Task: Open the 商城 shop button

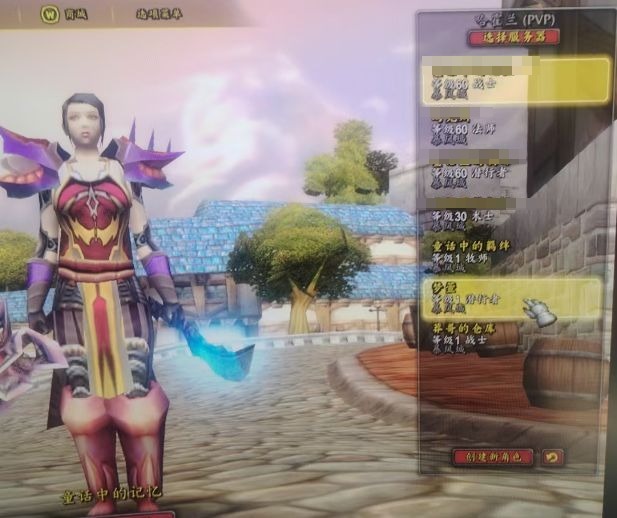Action: tap(64, 14)
